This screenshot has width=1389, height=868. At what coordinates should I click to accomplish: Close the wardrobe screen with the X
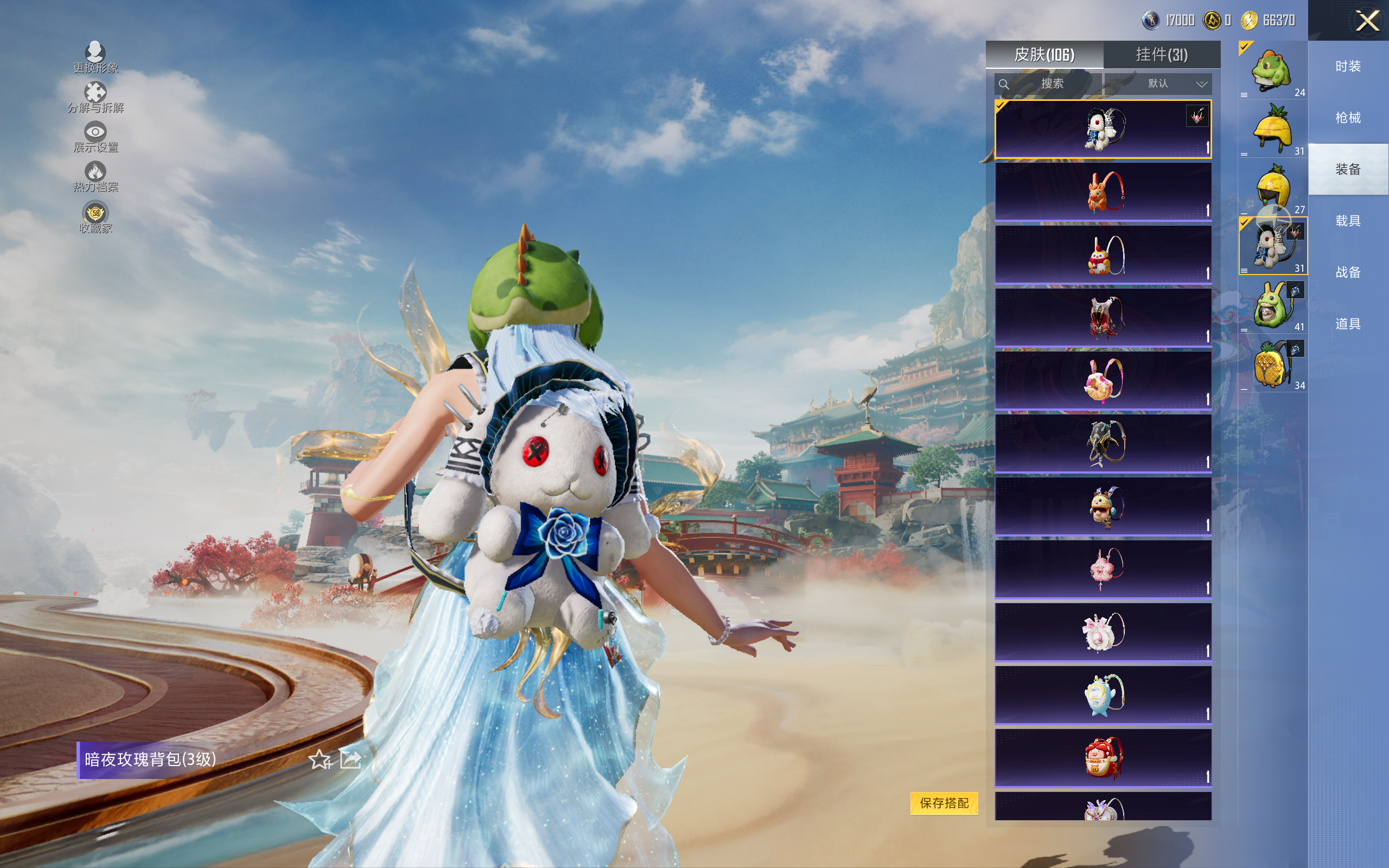tap(1367, 22)
